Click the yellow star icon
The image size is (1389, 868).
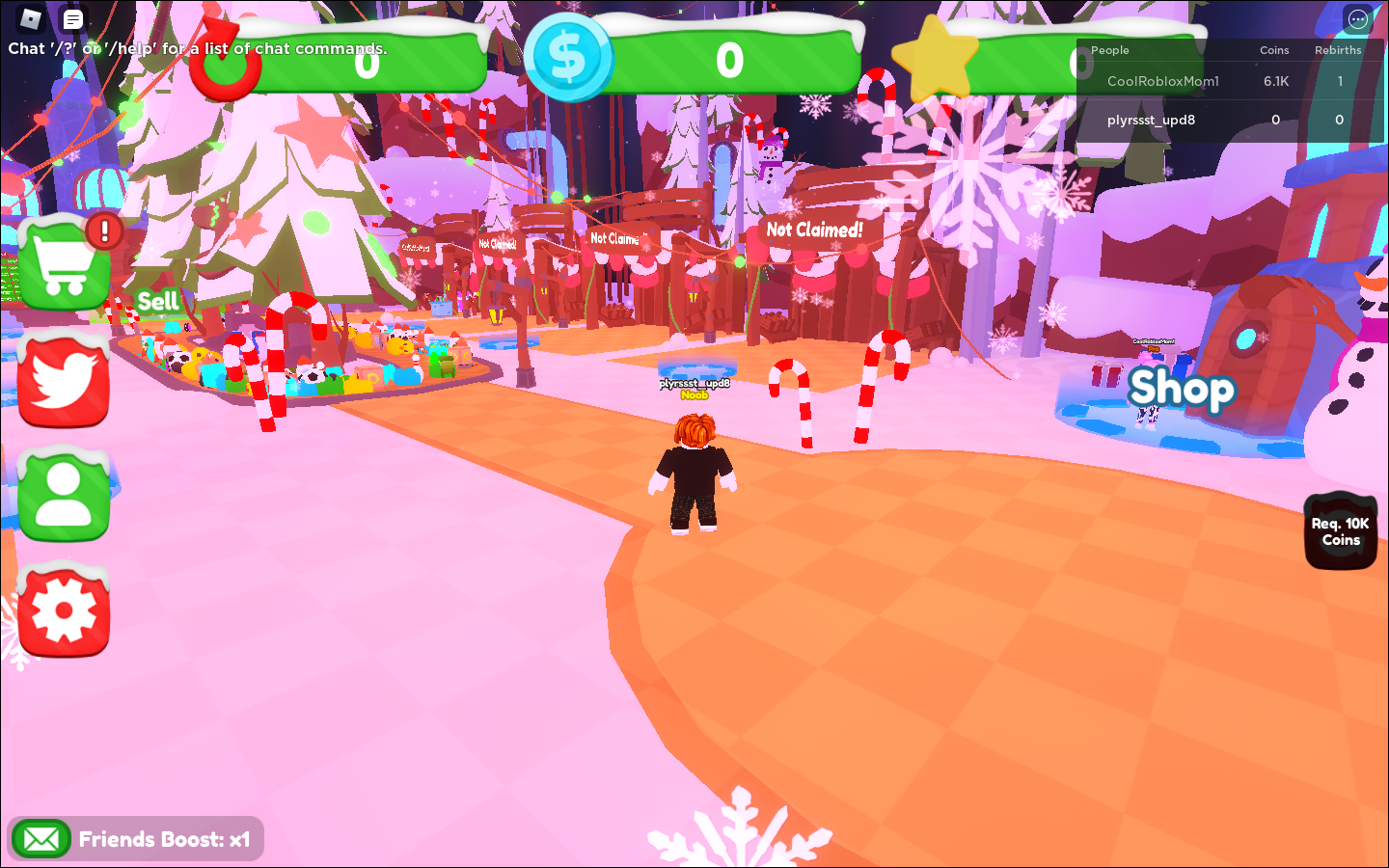934,58
